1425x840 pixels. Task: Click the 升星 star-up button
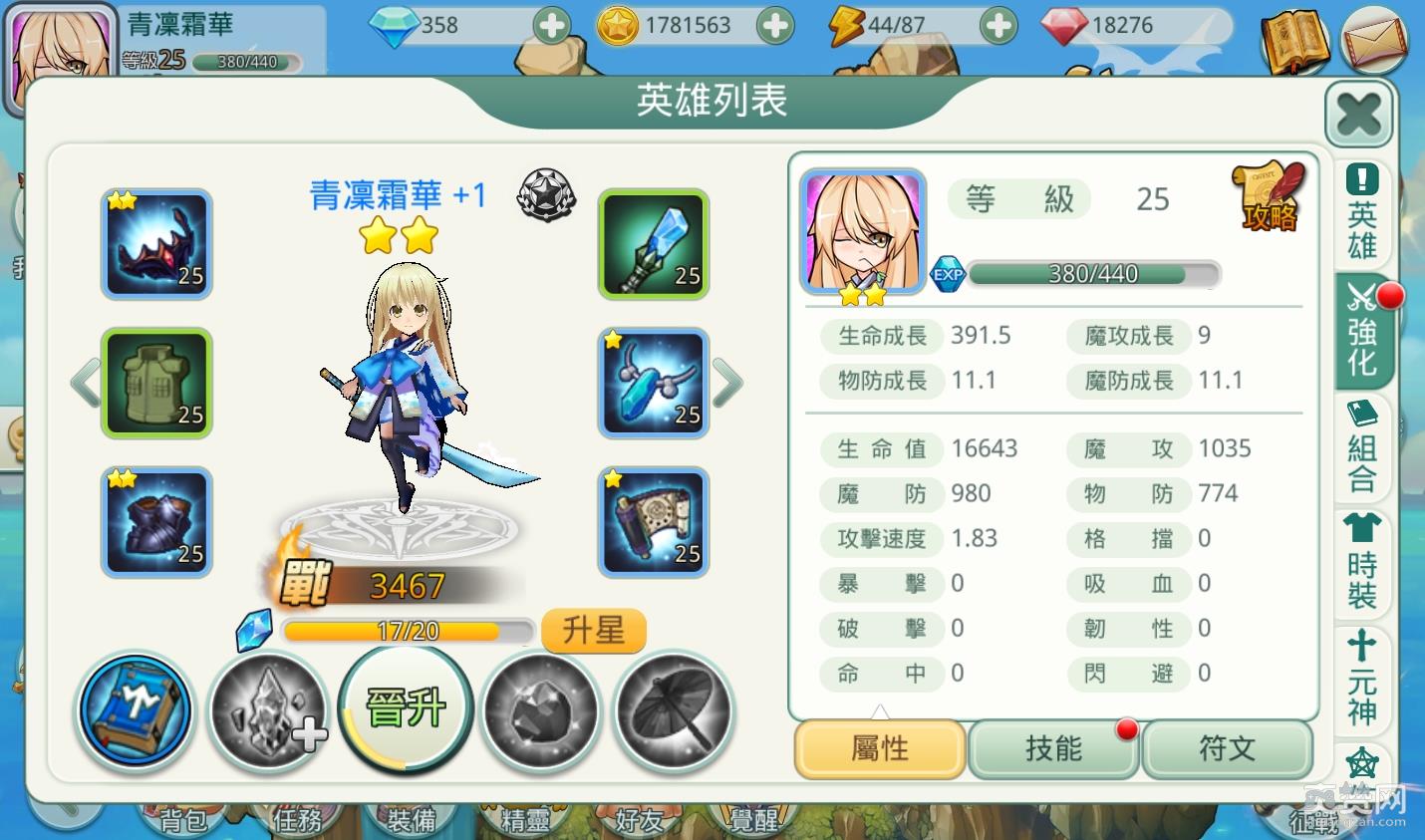593,630
